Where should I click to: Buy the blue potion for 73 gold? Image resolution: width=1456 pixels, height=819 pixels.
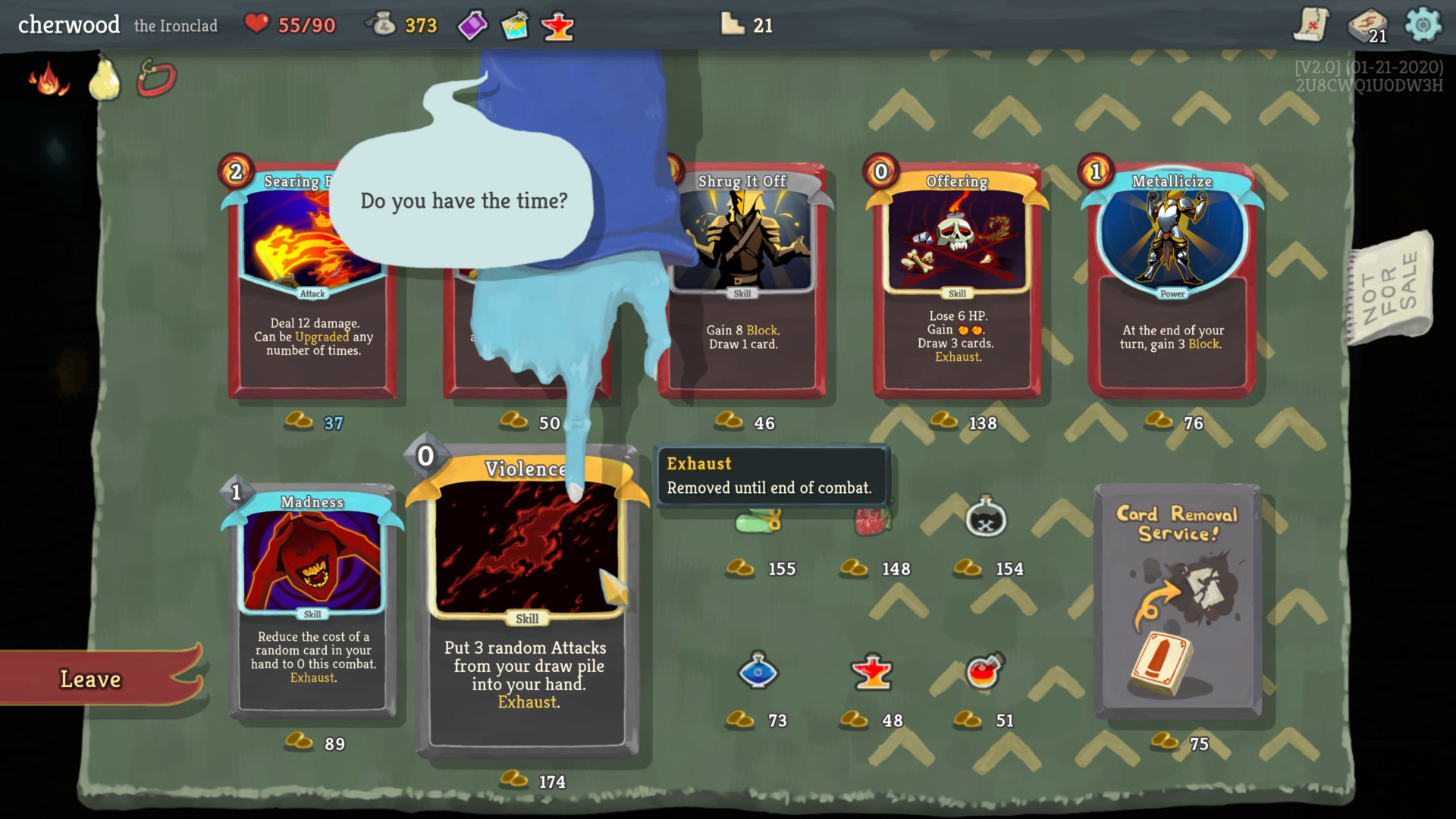[x=758, y=671]
